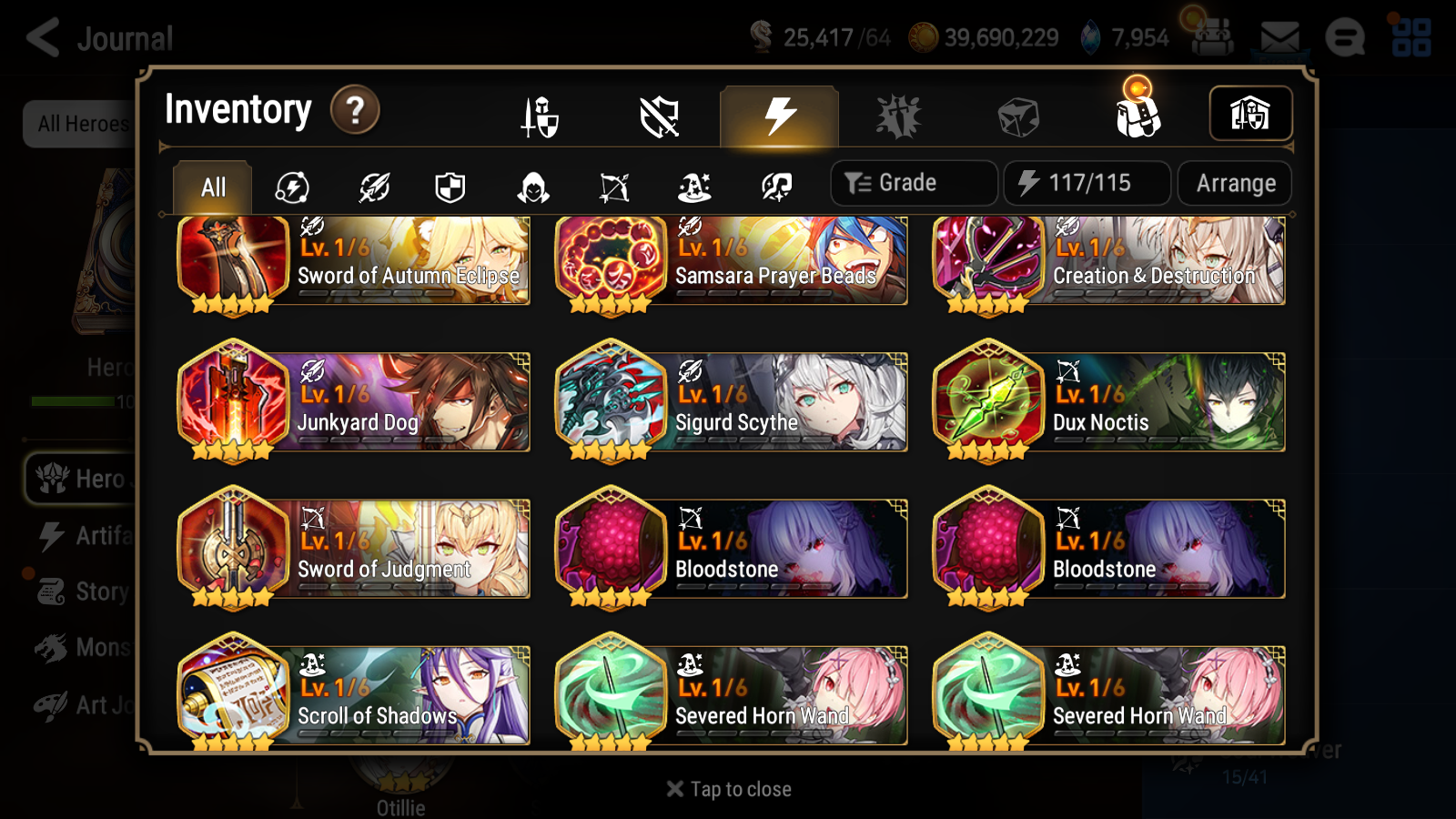Select the Sigurd Scythe artifact entry
This screenshot has height=819, width=1456.
tap(733, 400)
